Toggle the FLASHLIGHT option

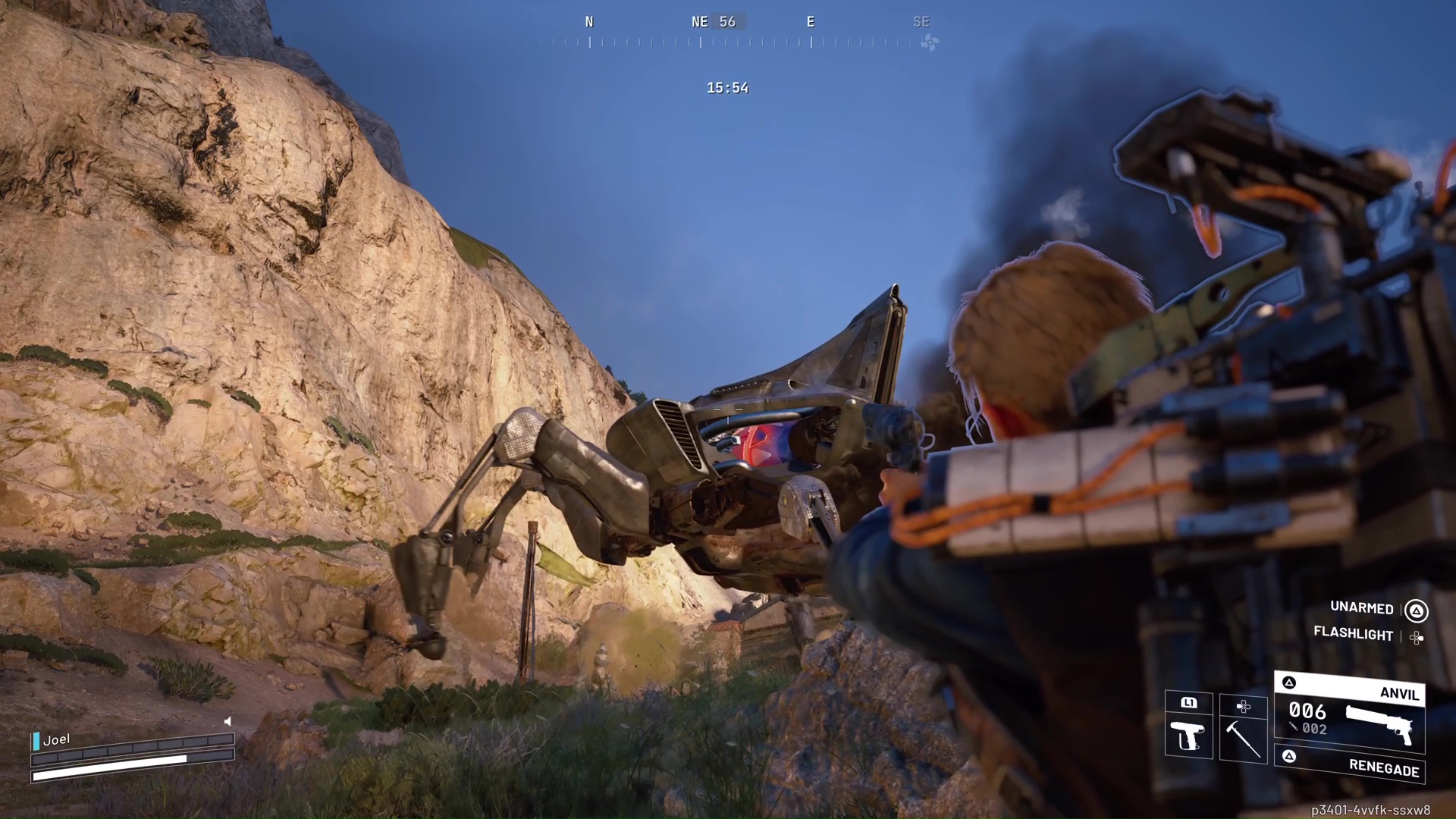pos(1354,635)
